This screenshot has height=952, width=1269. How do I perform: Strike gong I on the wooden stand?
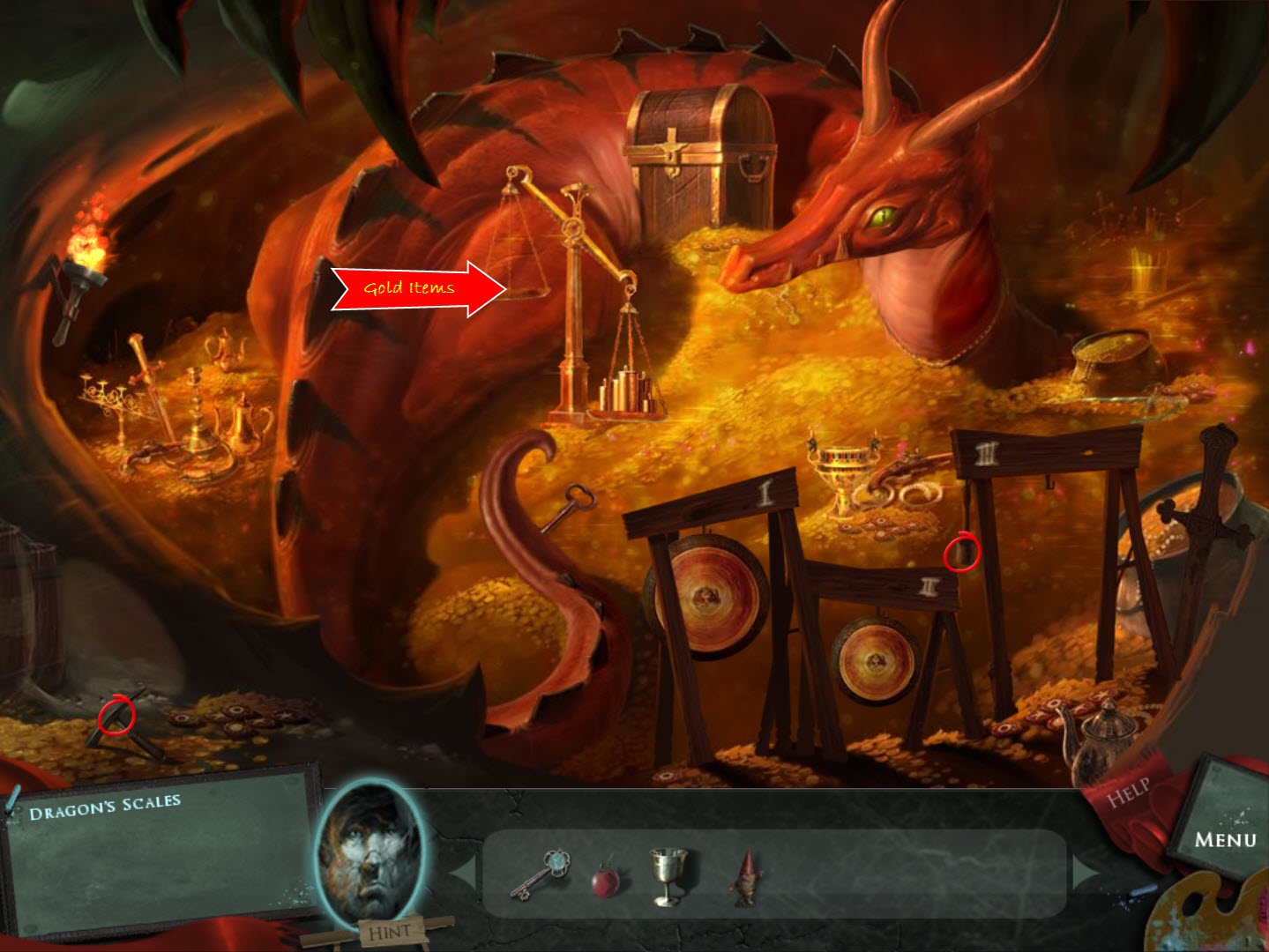(705, 599)
